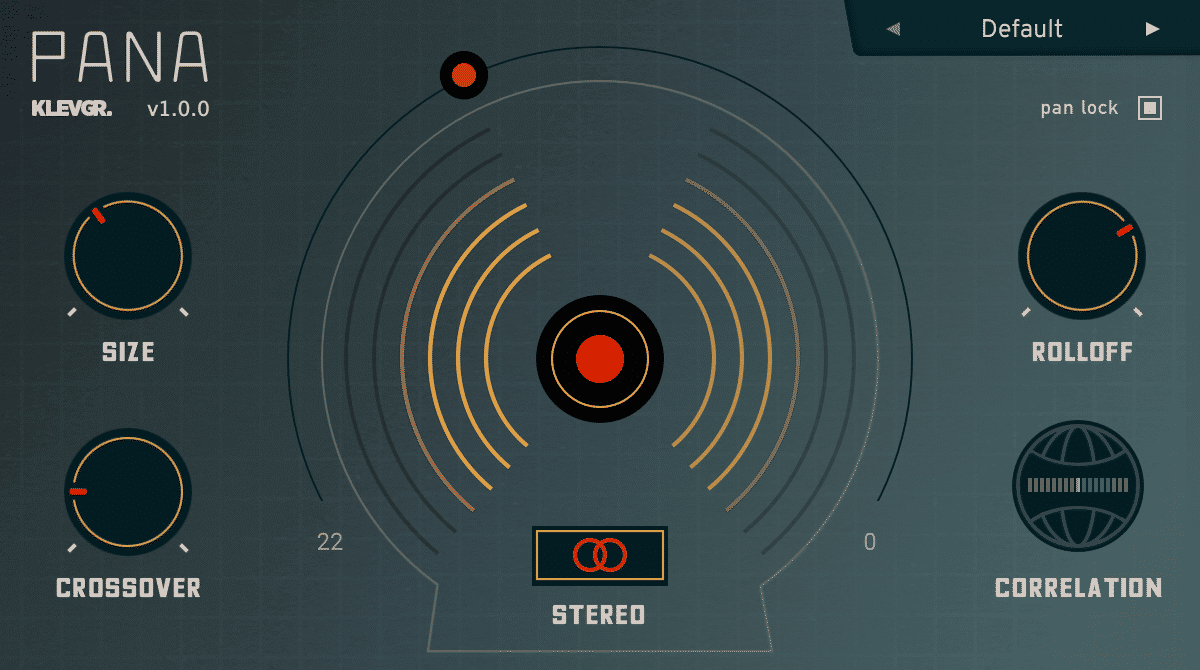Click the central red source dot
1200x670 pixels.
click(x=600, y=358)
